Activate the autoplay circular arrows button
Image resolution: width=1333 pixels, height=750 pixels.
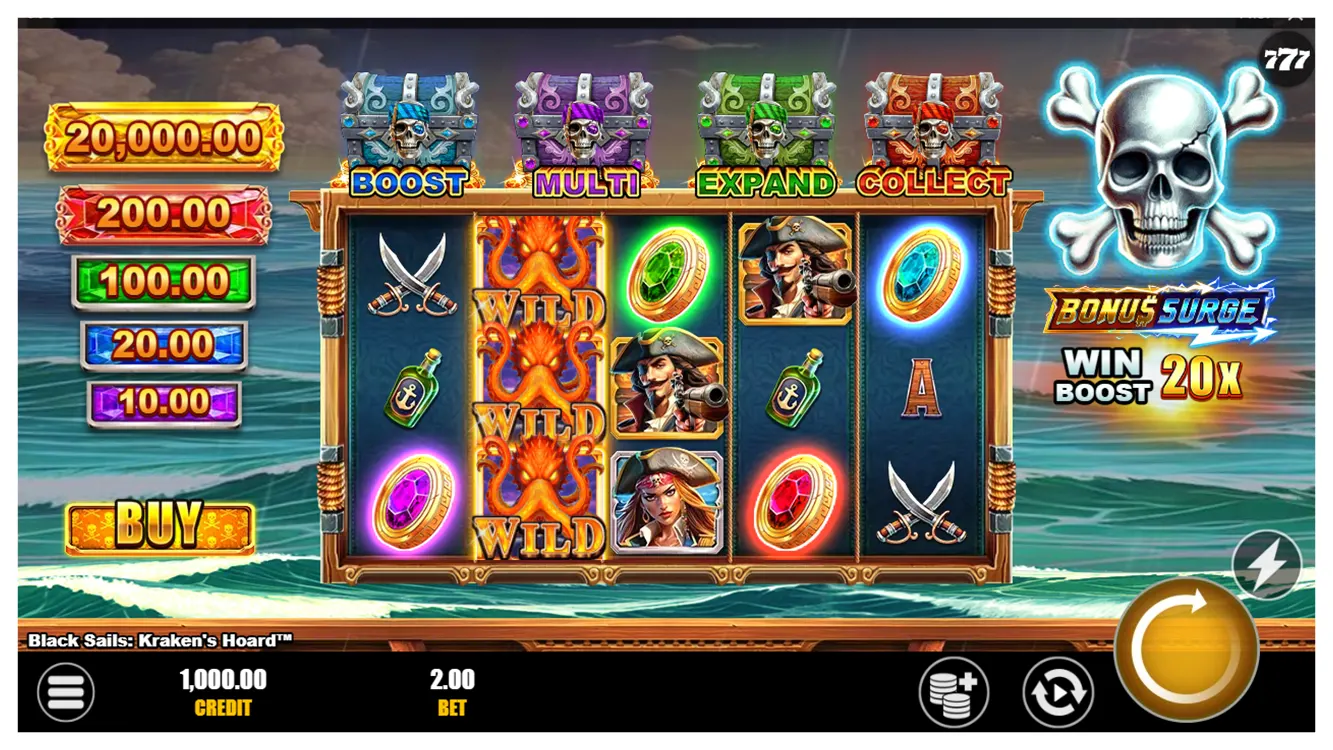coord(1057,692)
